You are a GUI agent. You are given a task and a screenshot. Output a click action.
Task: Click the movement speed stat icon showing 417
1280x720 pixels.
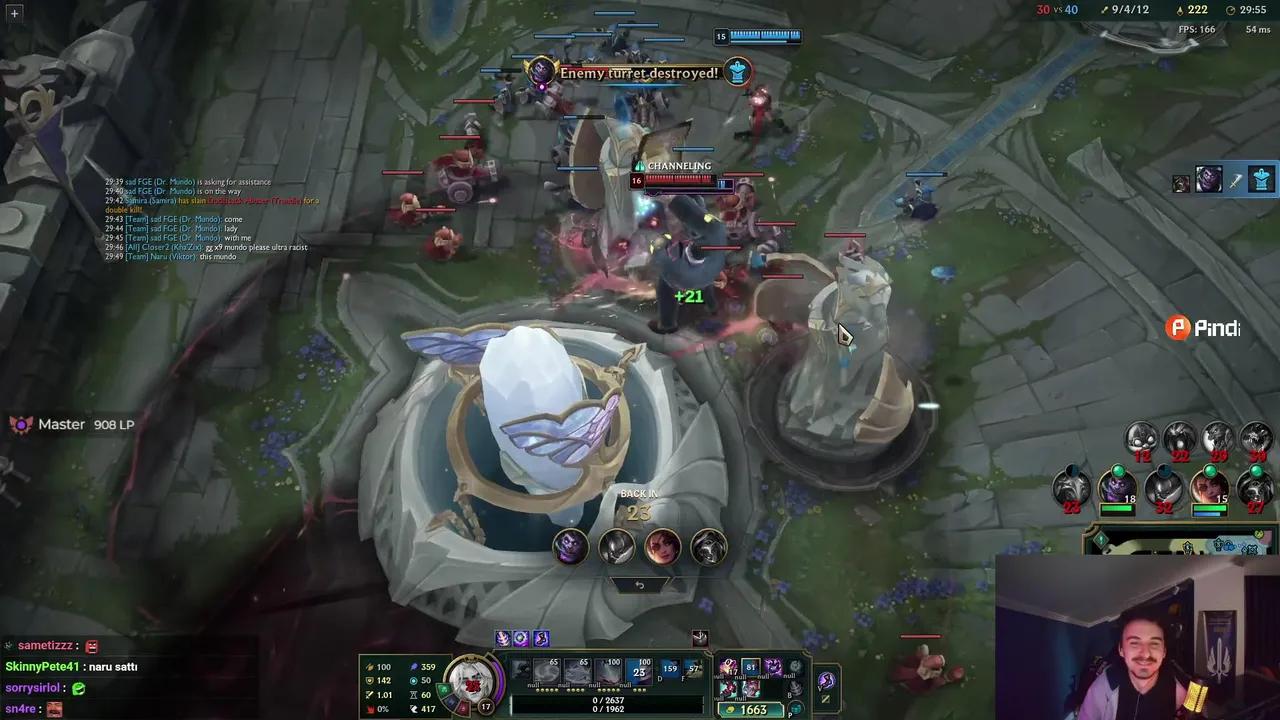coord(412,708)
